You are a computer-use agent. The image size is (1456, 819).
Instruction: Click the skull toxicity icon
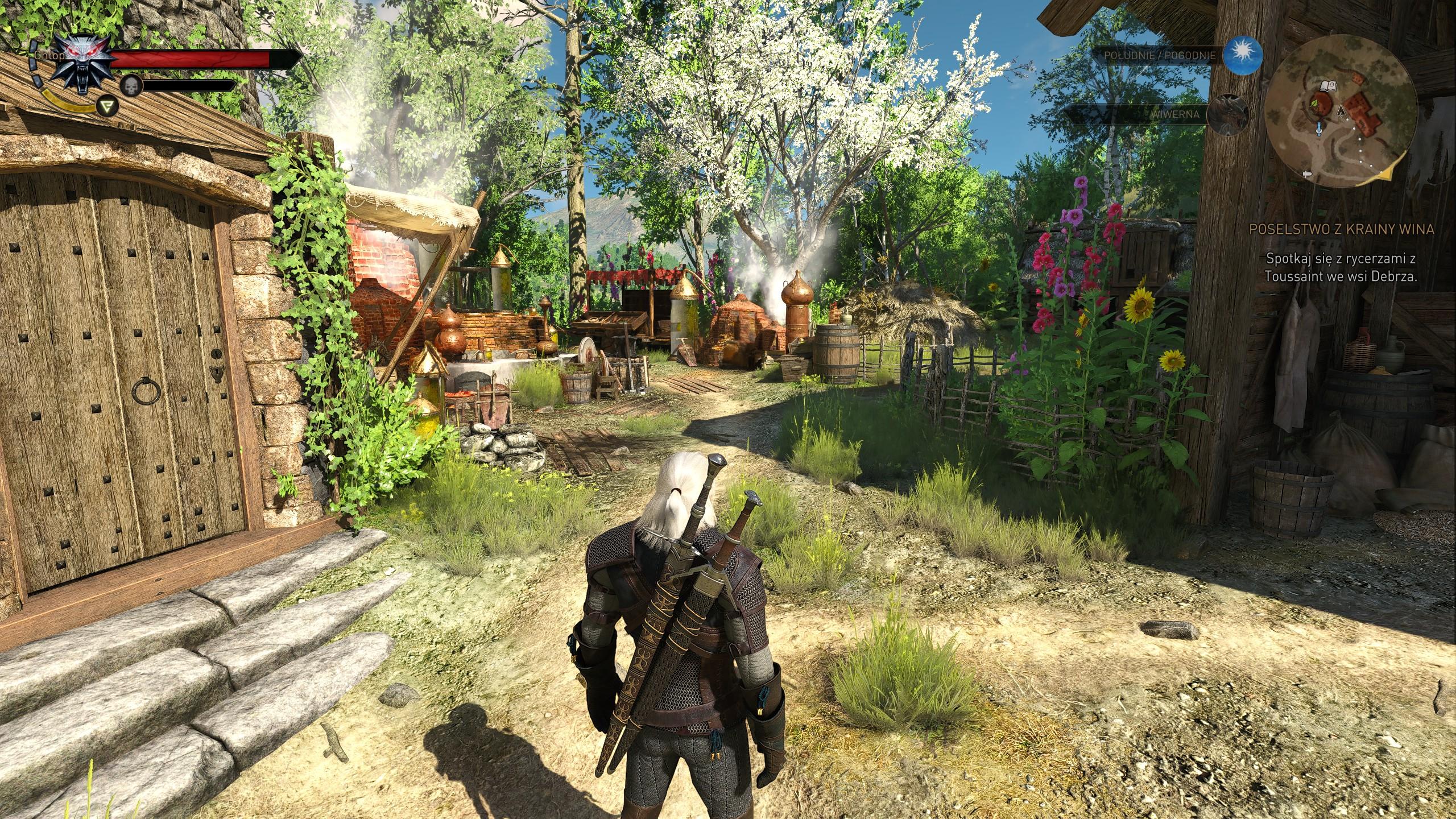(130, 85)
